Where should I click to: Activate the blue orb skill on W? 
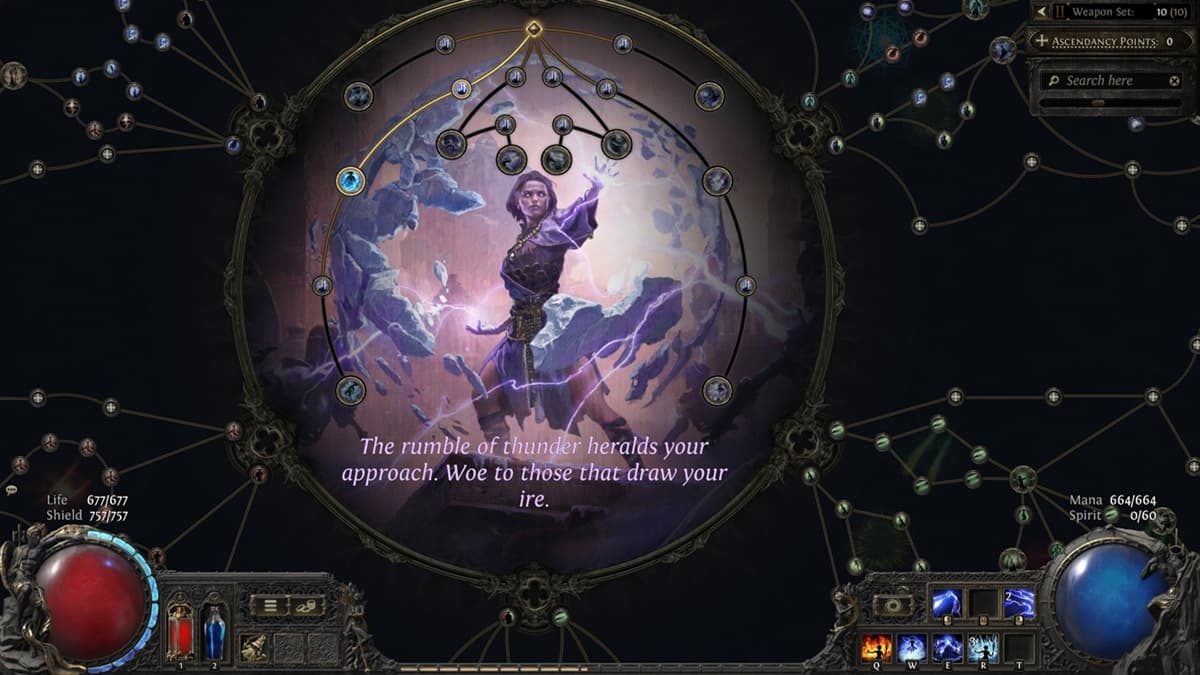coord(913,648)
